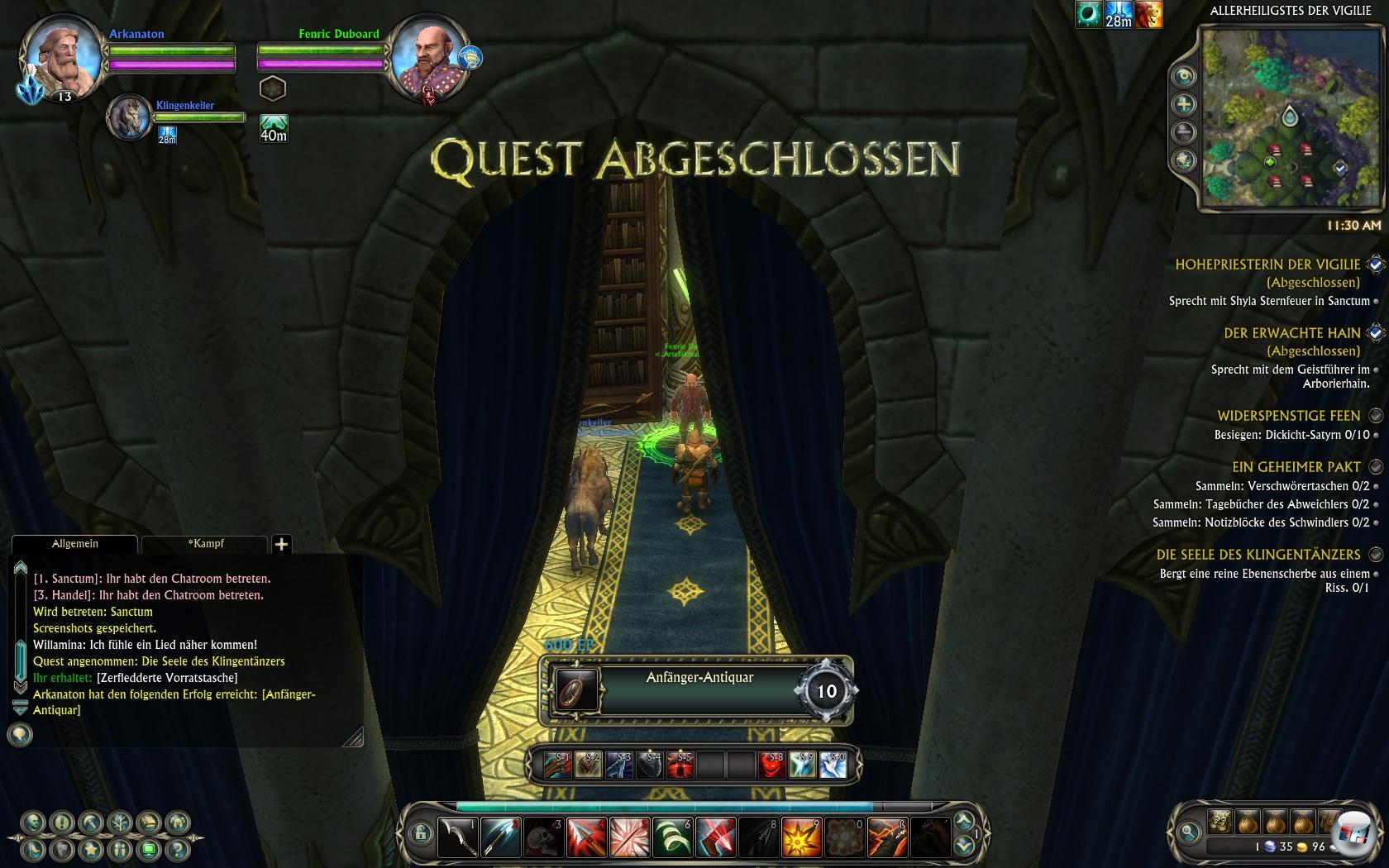
Task: Zoom in the minimap with the plus button
Action: click(1185, 104)
